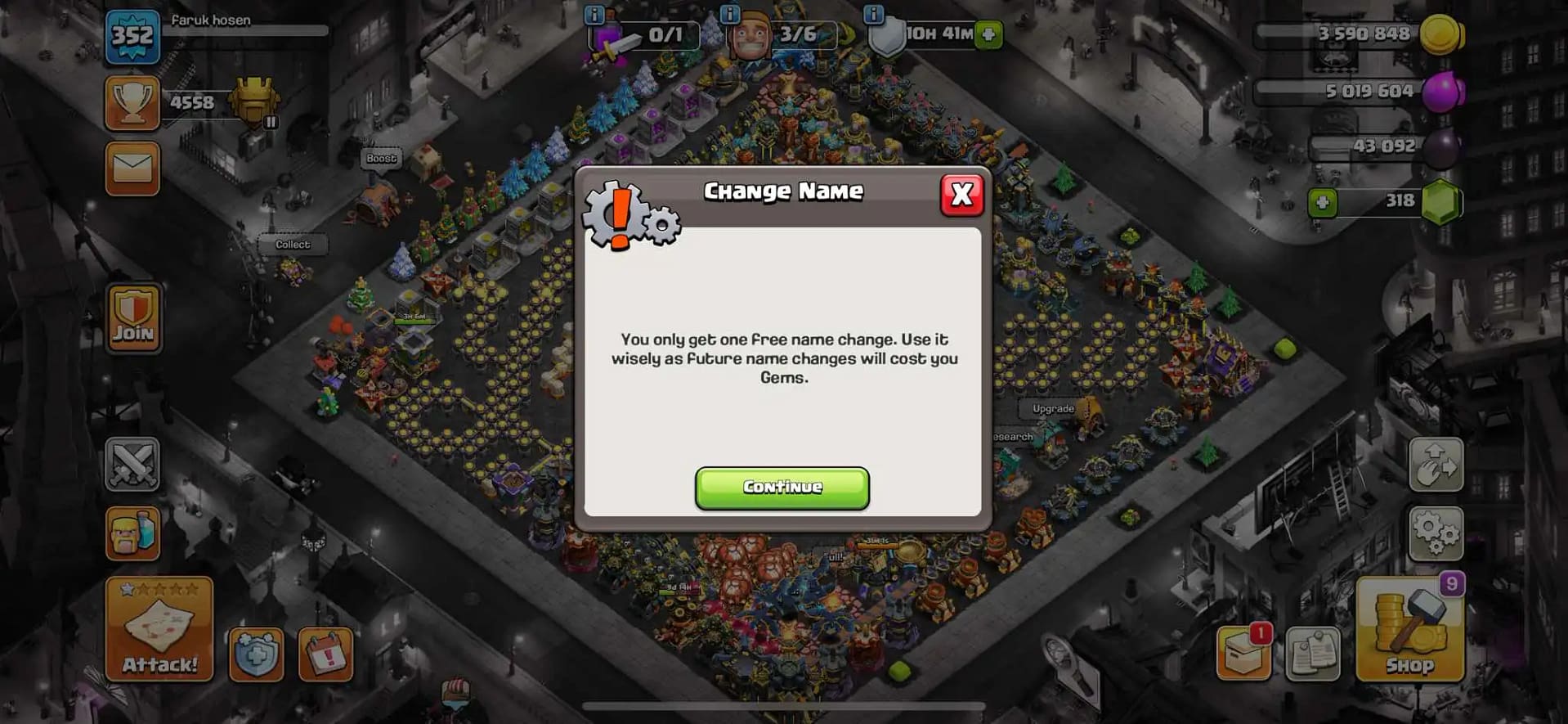Confirm with the green Continue button
This screenshot has height=724, width=1568.
pos(782,488)
